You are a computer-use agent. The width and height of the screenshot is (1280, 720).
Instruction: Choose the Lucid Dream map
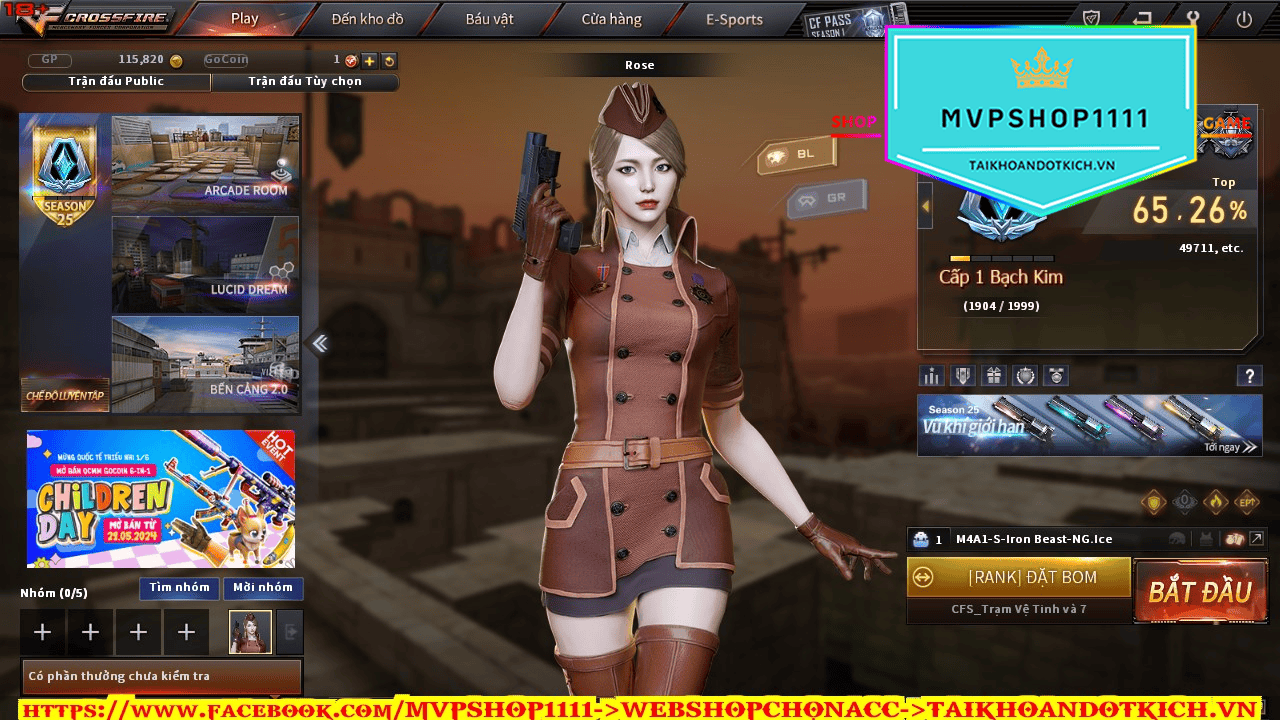[205, 264]
